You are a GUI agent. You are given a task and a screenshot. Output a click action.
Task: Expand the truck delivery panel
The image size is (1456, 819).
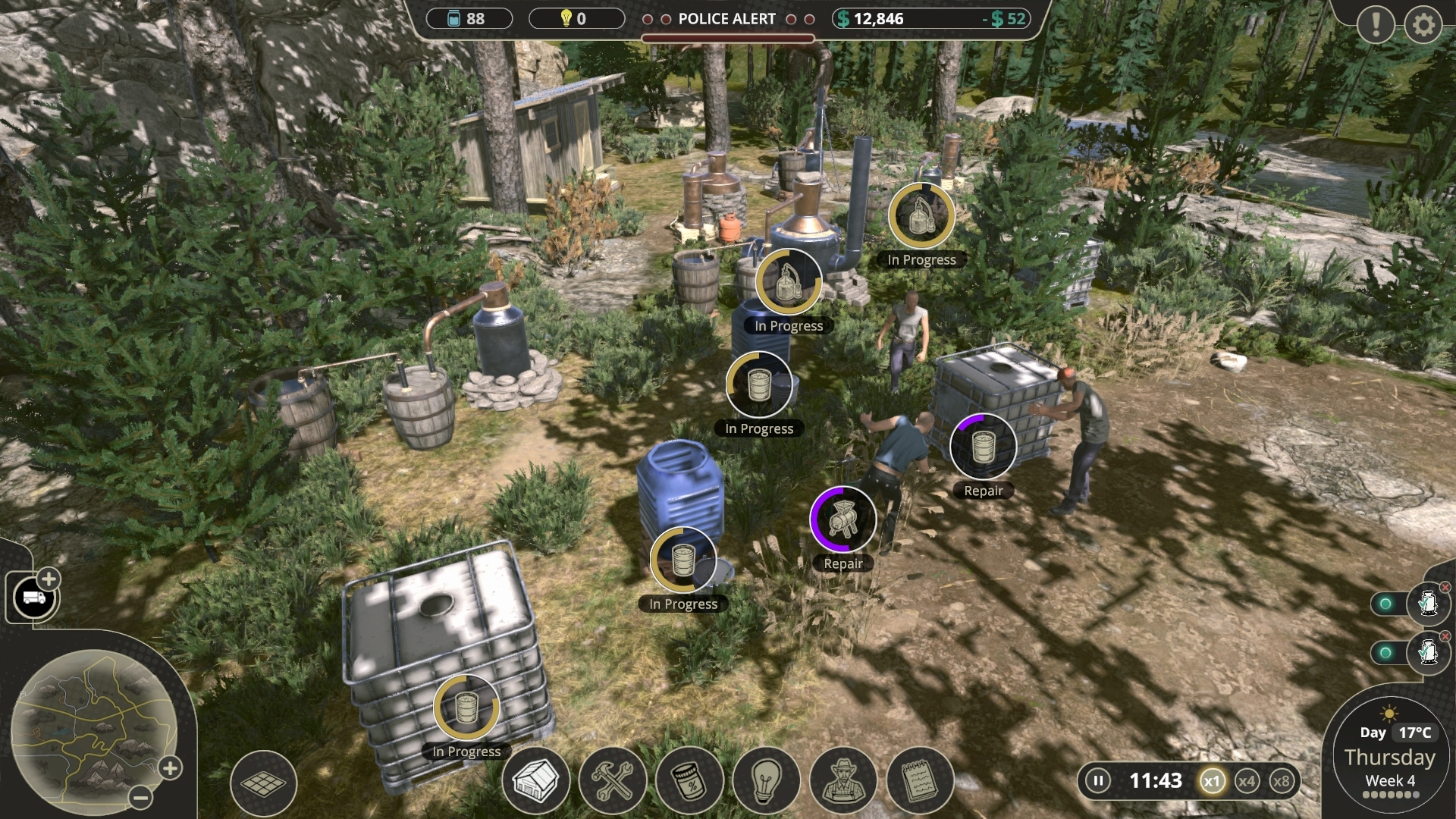pos(48,579)
